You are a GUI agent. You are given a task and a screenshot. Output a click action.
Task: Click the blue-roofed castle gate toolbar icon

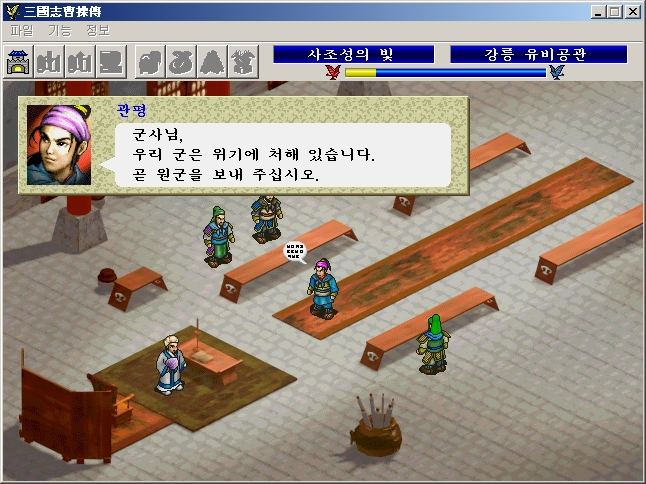point(19,63)
